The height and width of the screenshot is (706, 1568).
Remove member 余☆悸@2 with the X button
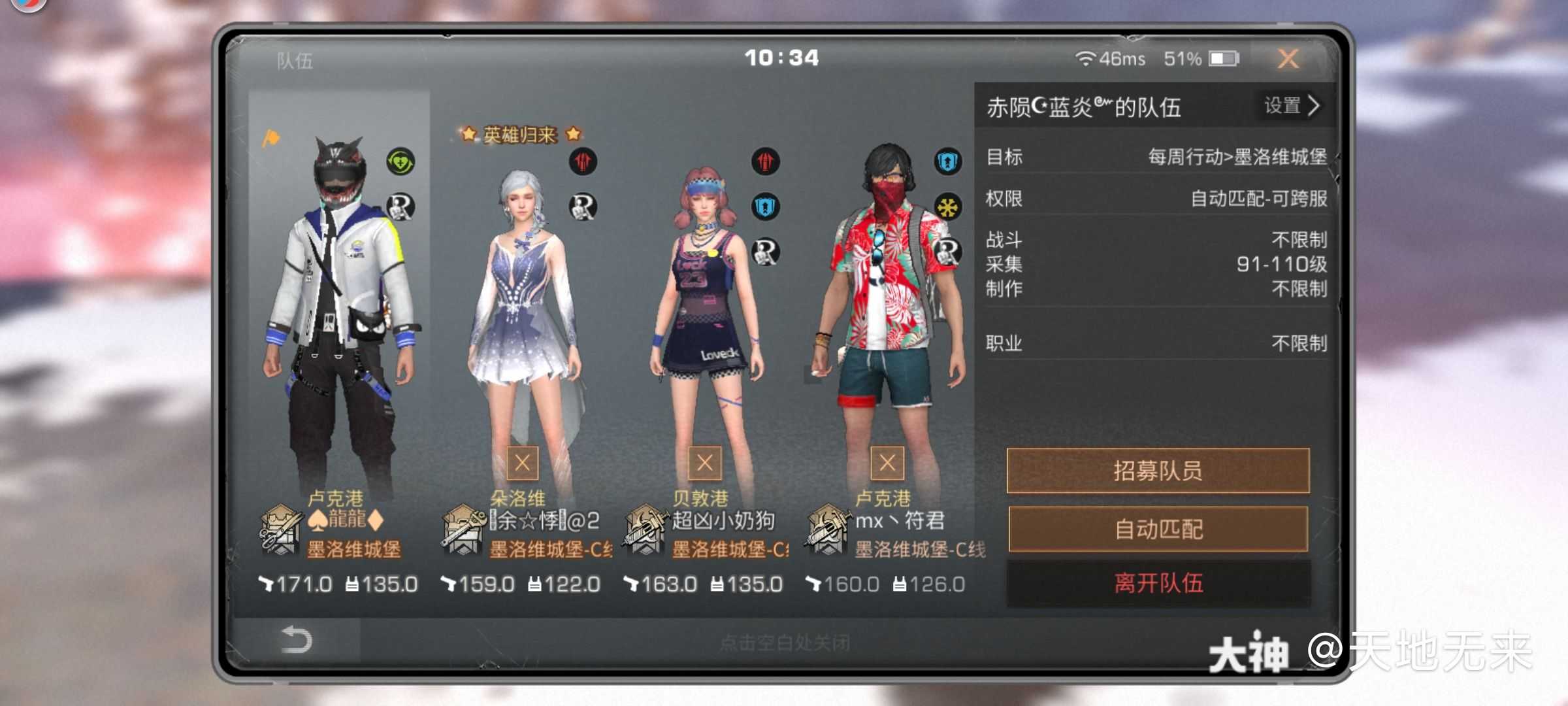pos(523,463)
